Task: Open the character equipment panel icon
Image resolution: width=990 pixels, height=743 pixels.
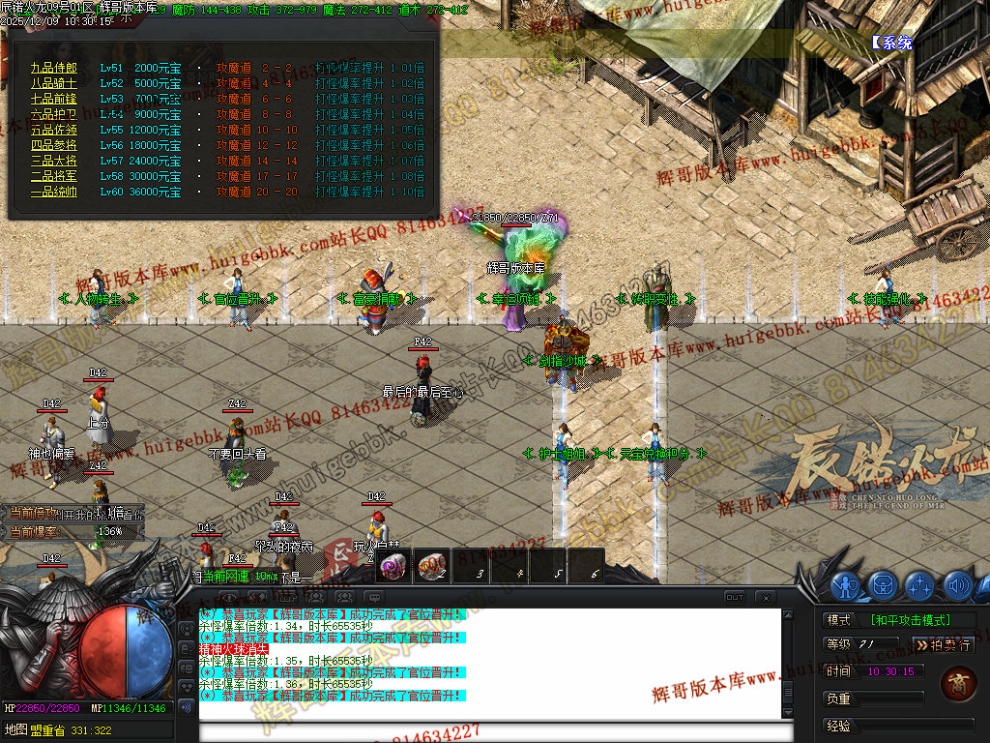Action: [x=845, y=585]
